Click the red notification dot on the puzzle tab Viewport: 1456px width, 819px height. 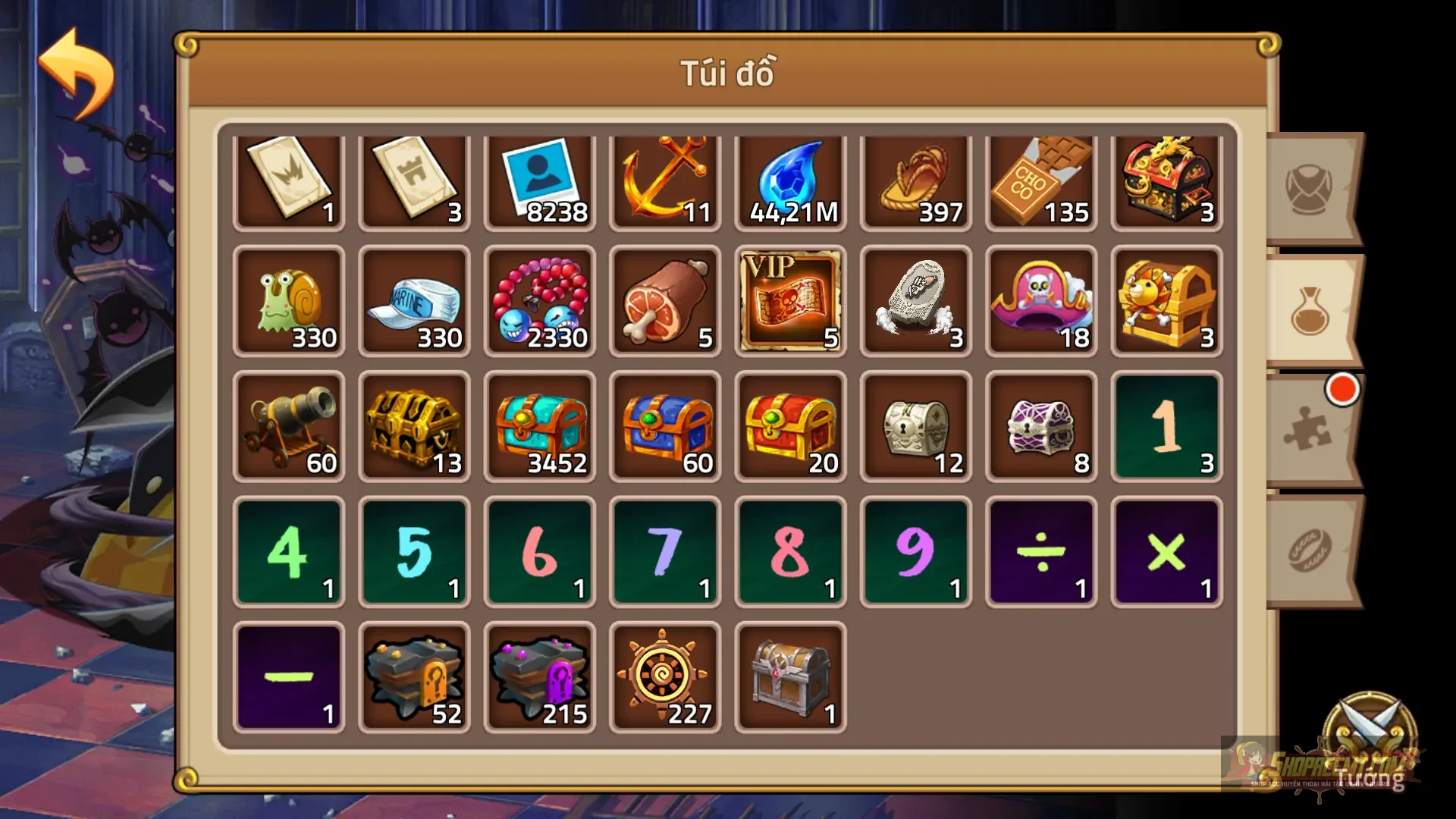coord(1344,389)
